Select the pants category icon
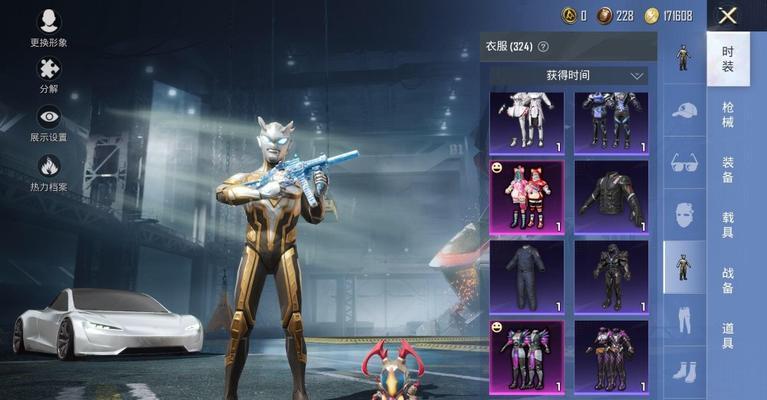Image resolution: width=767 pixels, height=400 pixels. [x=684, y=318]
